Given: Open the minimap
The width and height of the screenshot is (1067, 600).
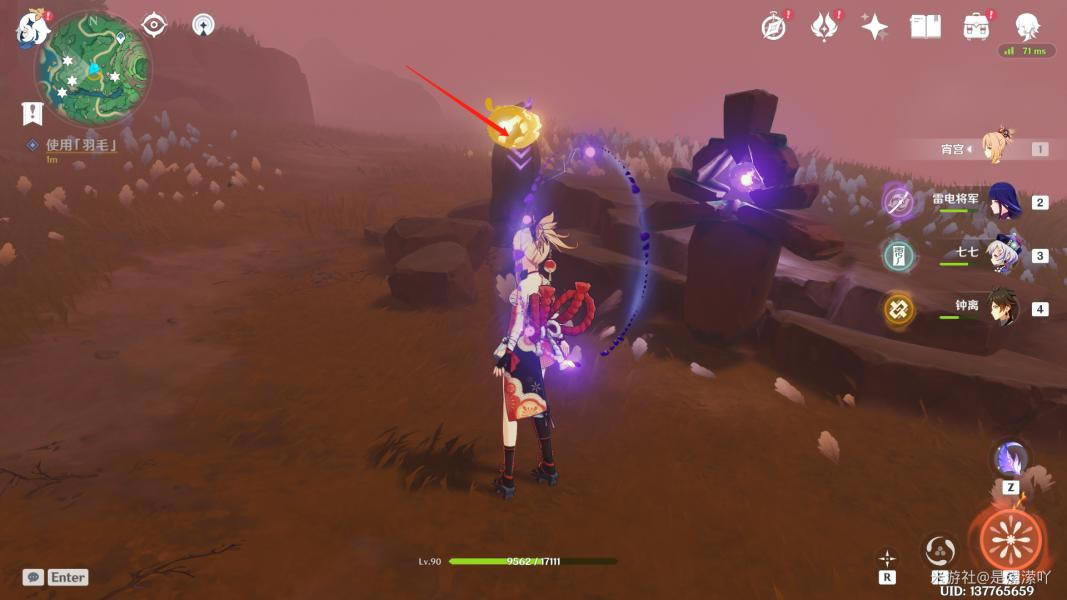Looking at the screenshot, I should pyautogui.click(x=93, y=68).
